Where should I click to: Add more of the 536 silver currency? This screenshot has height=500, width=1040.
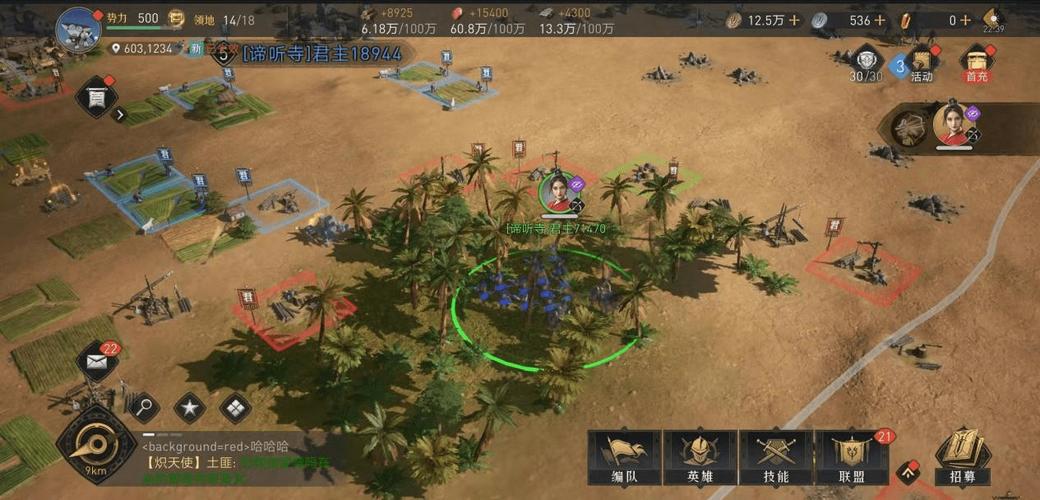[x=880, y=20]
